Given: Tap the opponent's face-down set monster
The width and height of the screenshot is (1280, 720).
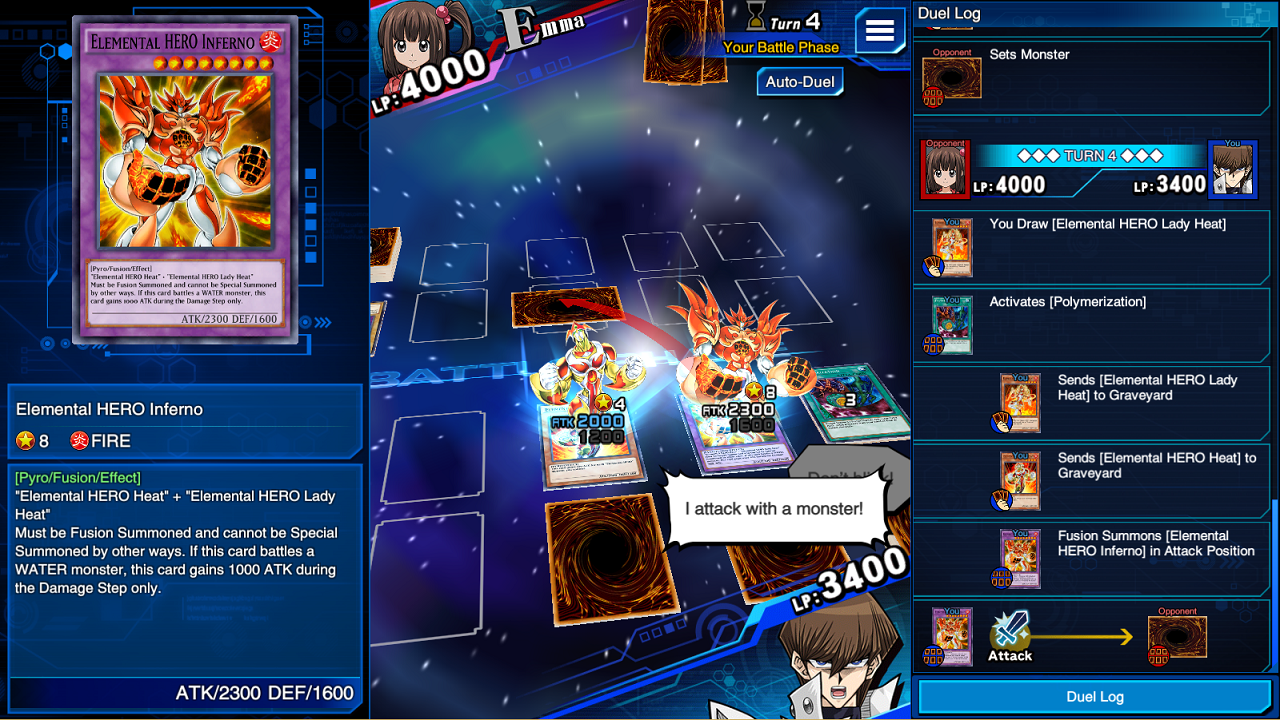Looking at the screenshot, I should point(568,308).
